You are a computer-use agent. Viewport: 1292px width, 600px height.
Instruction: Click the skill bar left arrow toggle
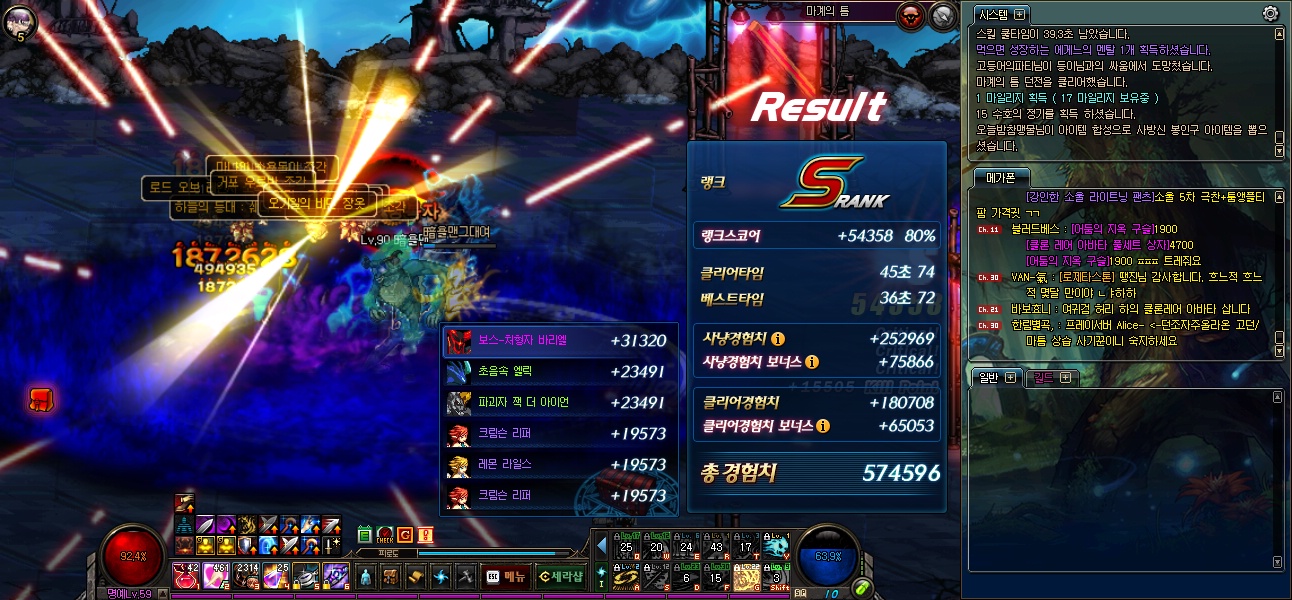pos(601,546)
